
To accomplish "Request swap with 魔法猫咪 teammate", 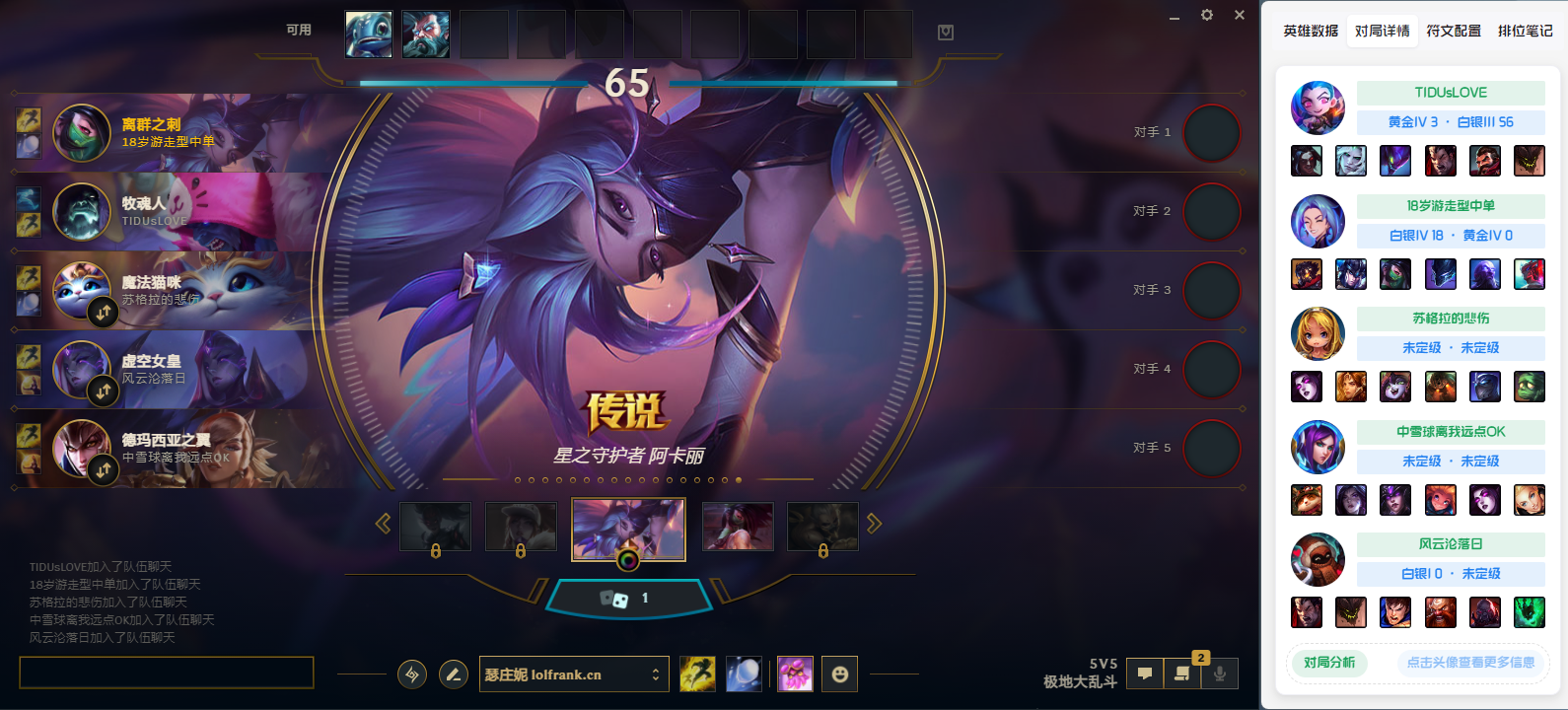I will click(x=104, y=313).
